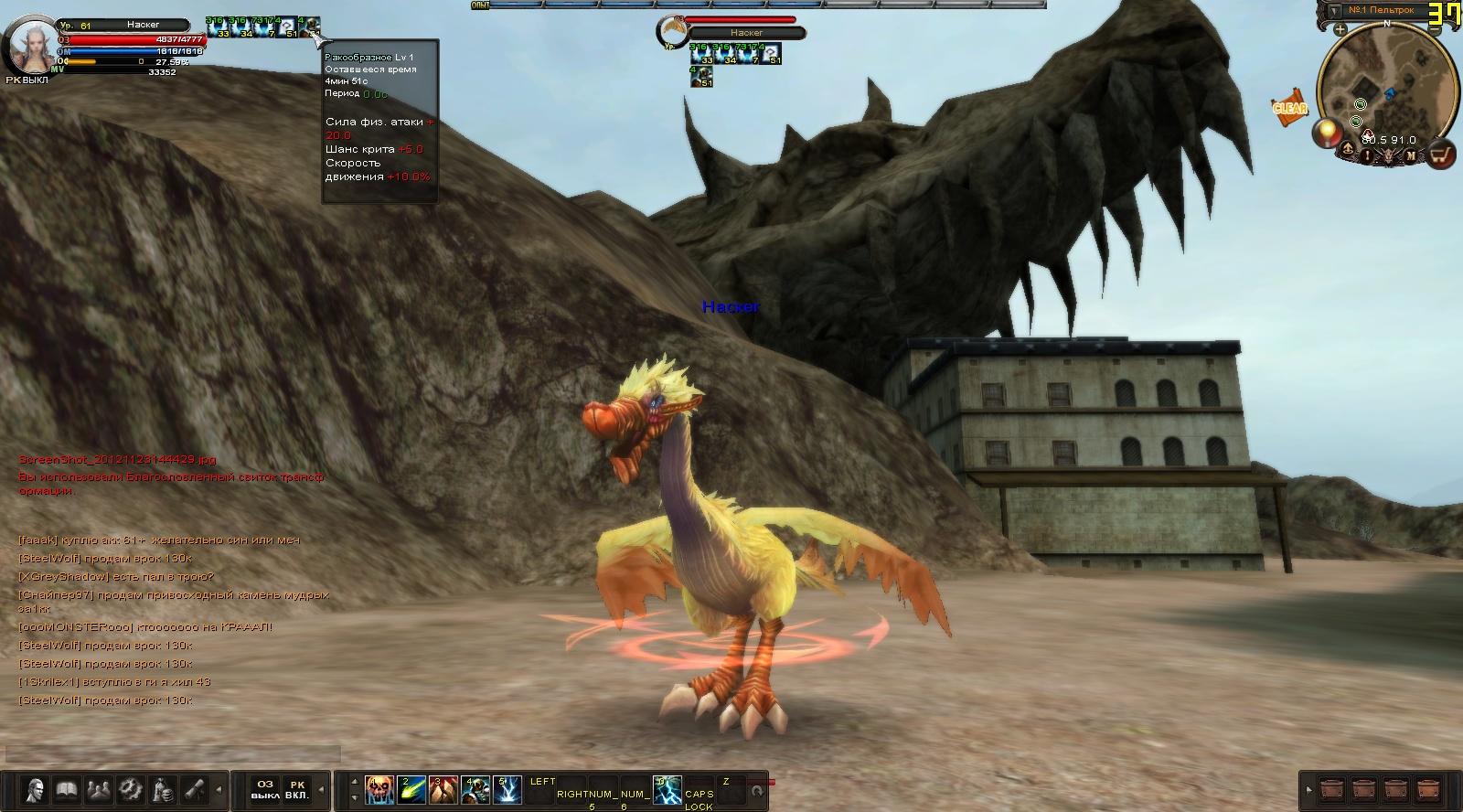Use the lightning skill in slot 5

(x=507, y=789)
